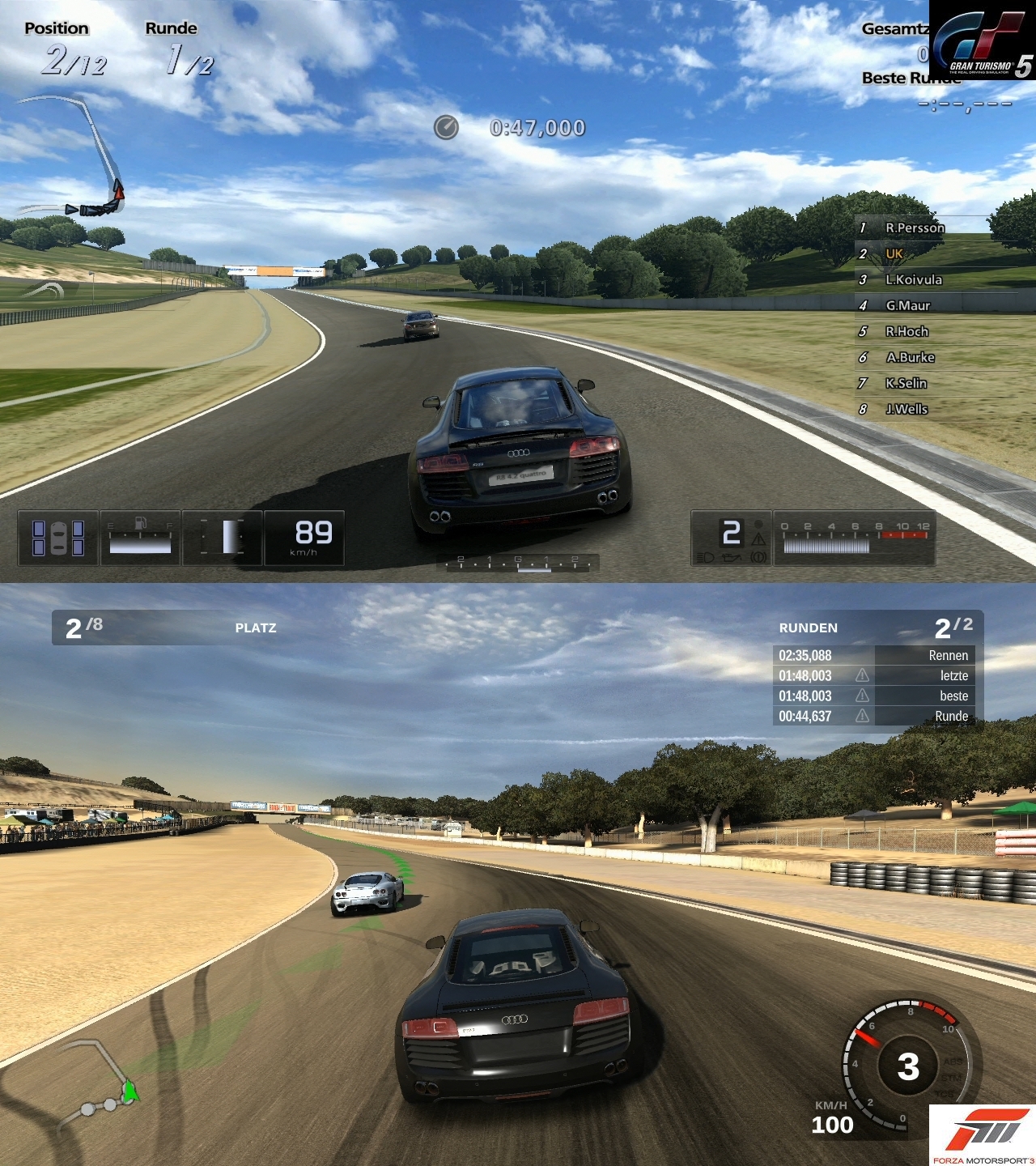Pick R.Hoch from the driver list

coord(906,332)
